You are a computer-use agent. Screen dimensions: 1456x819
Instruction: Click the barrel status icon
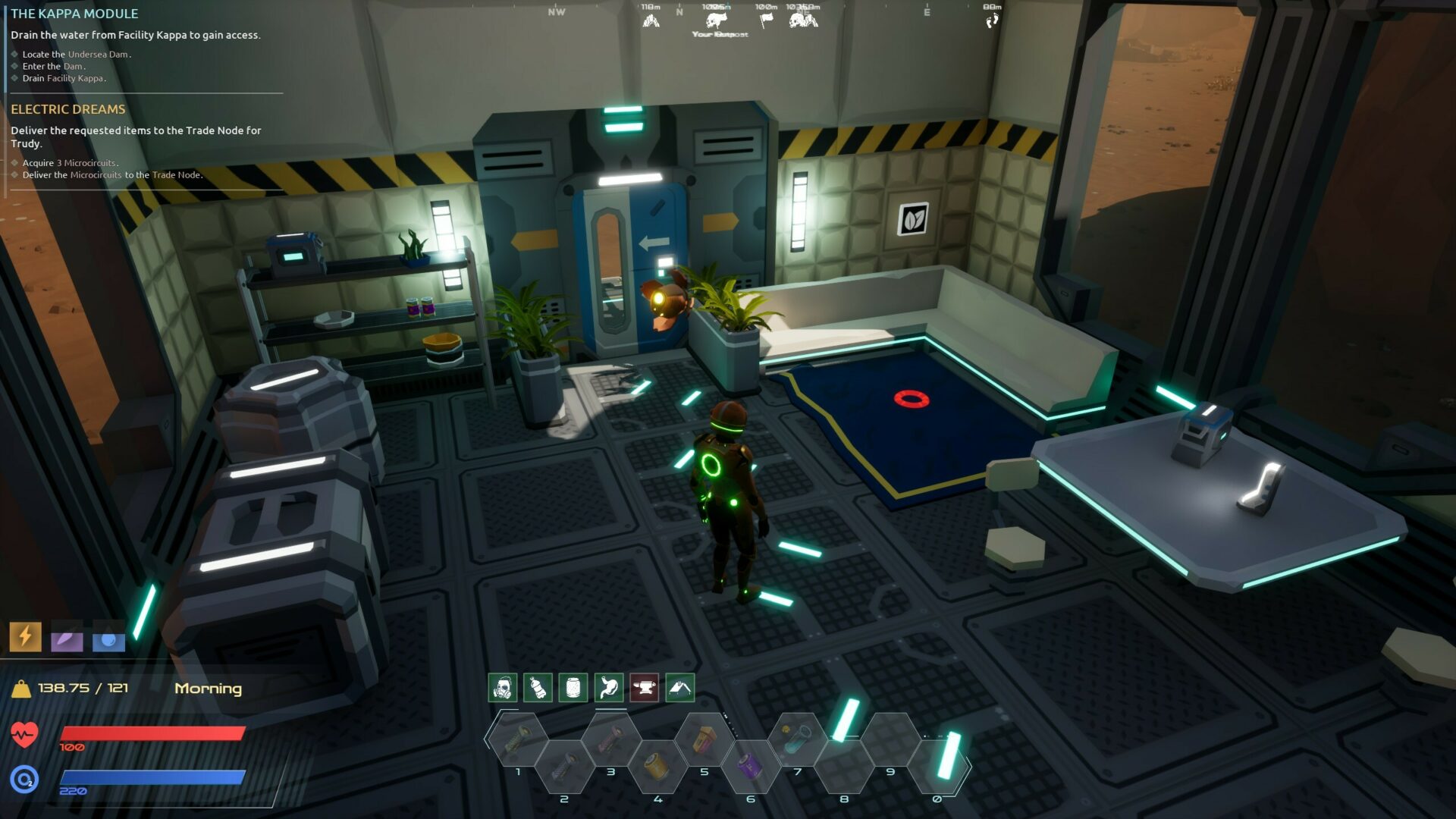pyautogui.click(x=573, y=688)
